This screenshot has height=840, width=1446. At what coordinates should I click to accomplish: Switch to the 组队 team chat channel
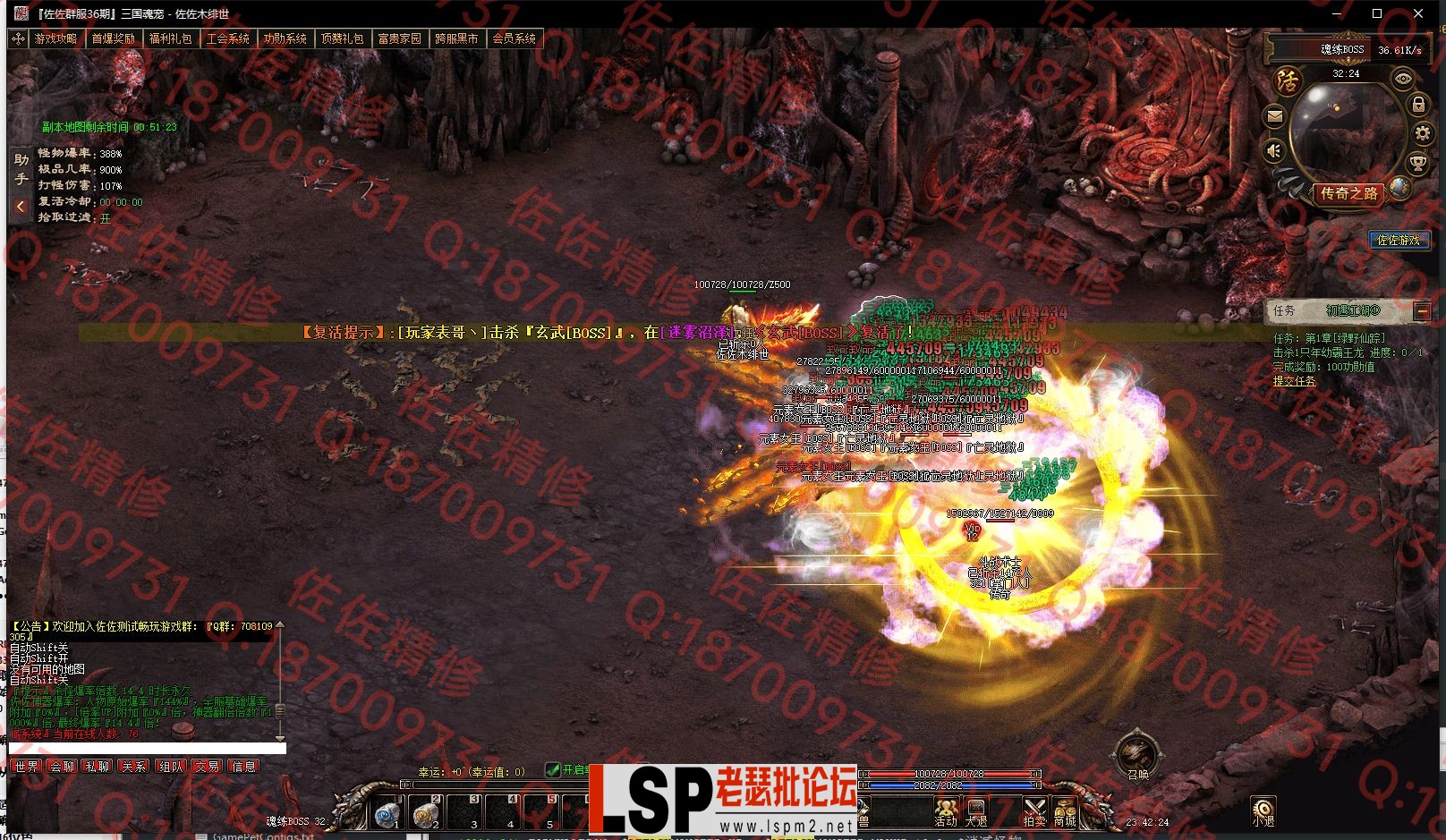171,767
